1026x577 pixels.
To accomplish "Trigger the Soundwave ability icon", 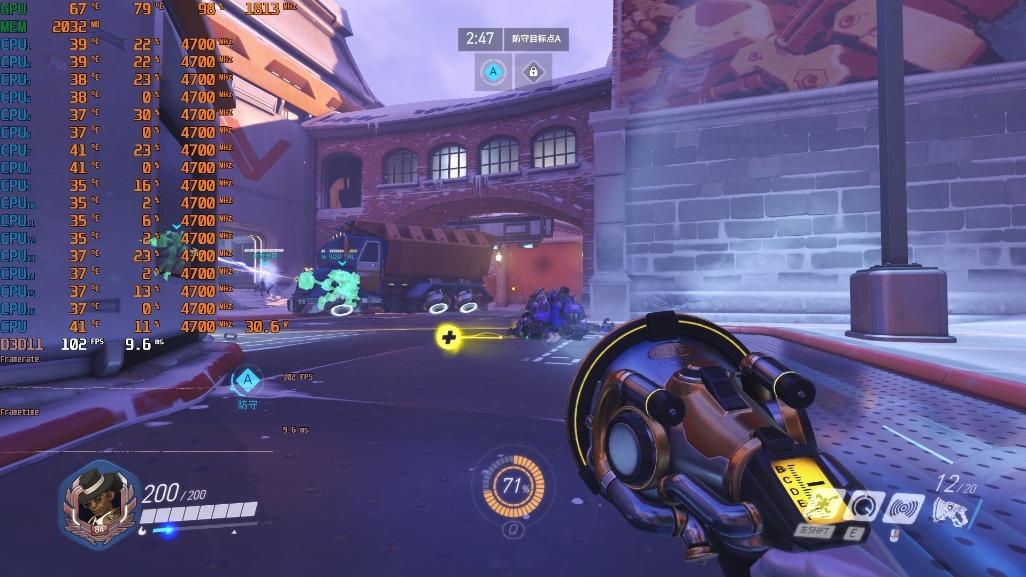I will [x=903, y=509].
